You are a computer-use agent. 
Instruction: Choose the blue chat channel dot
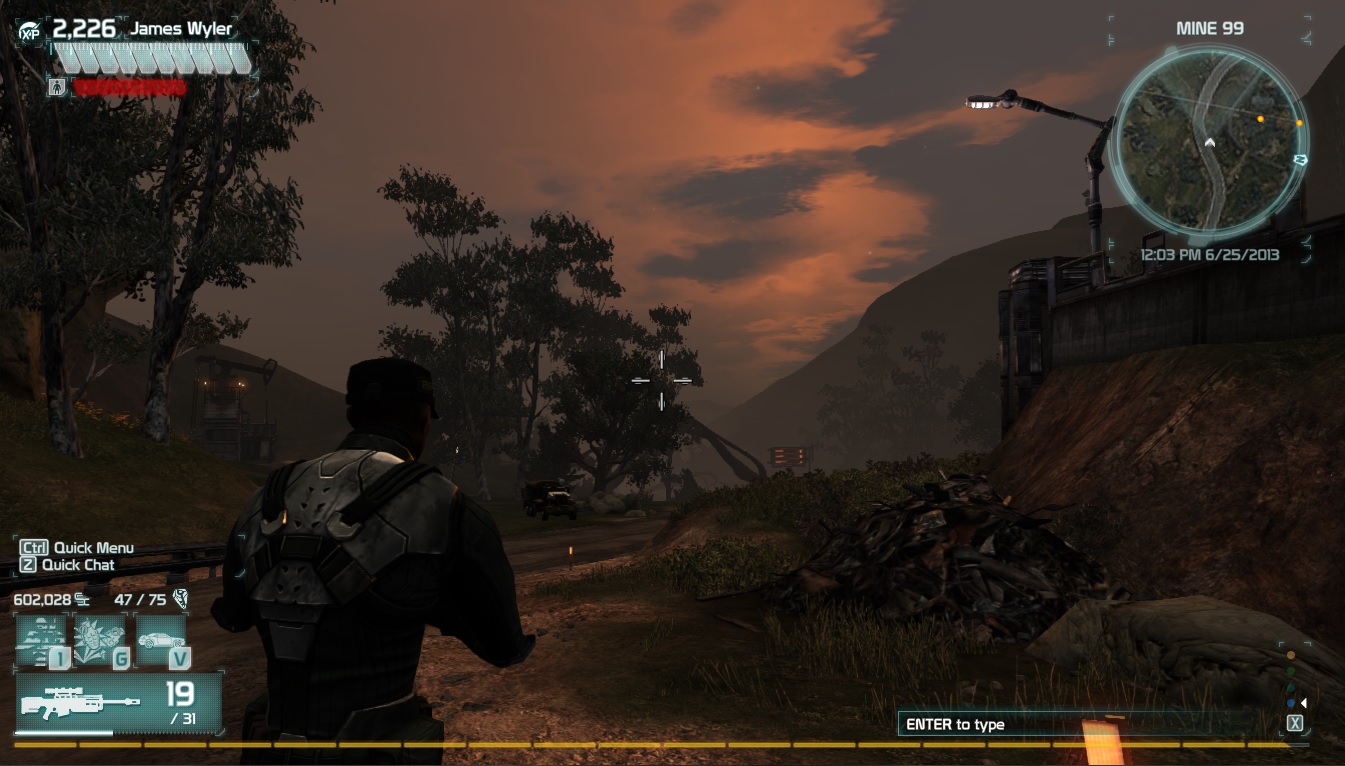click(1291, 702)
